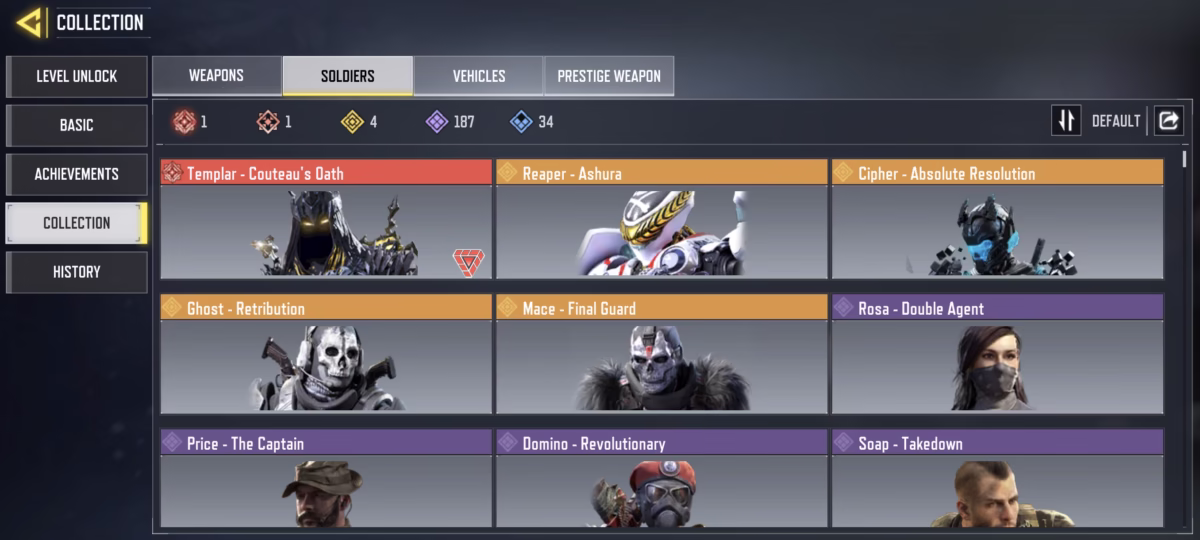1200x540 pixels.
Task: Select Templar - Couteau's Oath skin
Action: [x=326, y=219]
